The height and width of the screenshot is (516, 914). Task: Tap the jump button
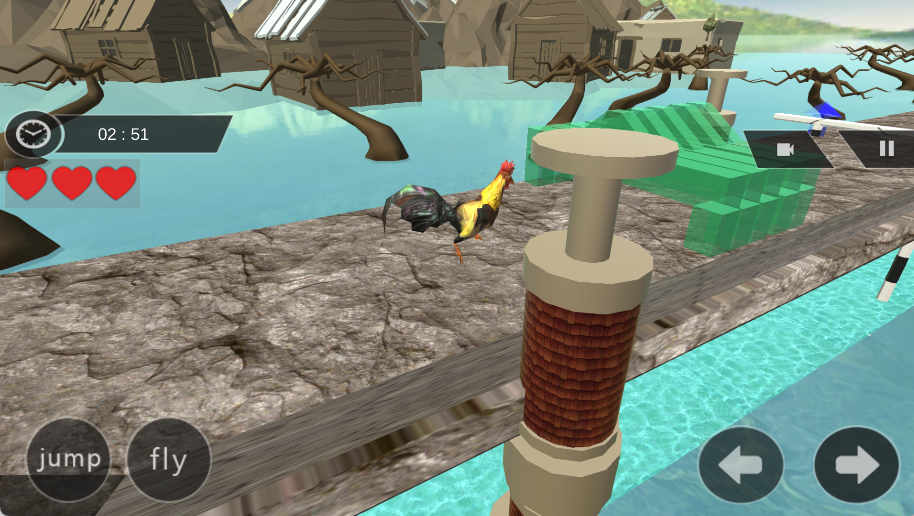pos(68,460)
